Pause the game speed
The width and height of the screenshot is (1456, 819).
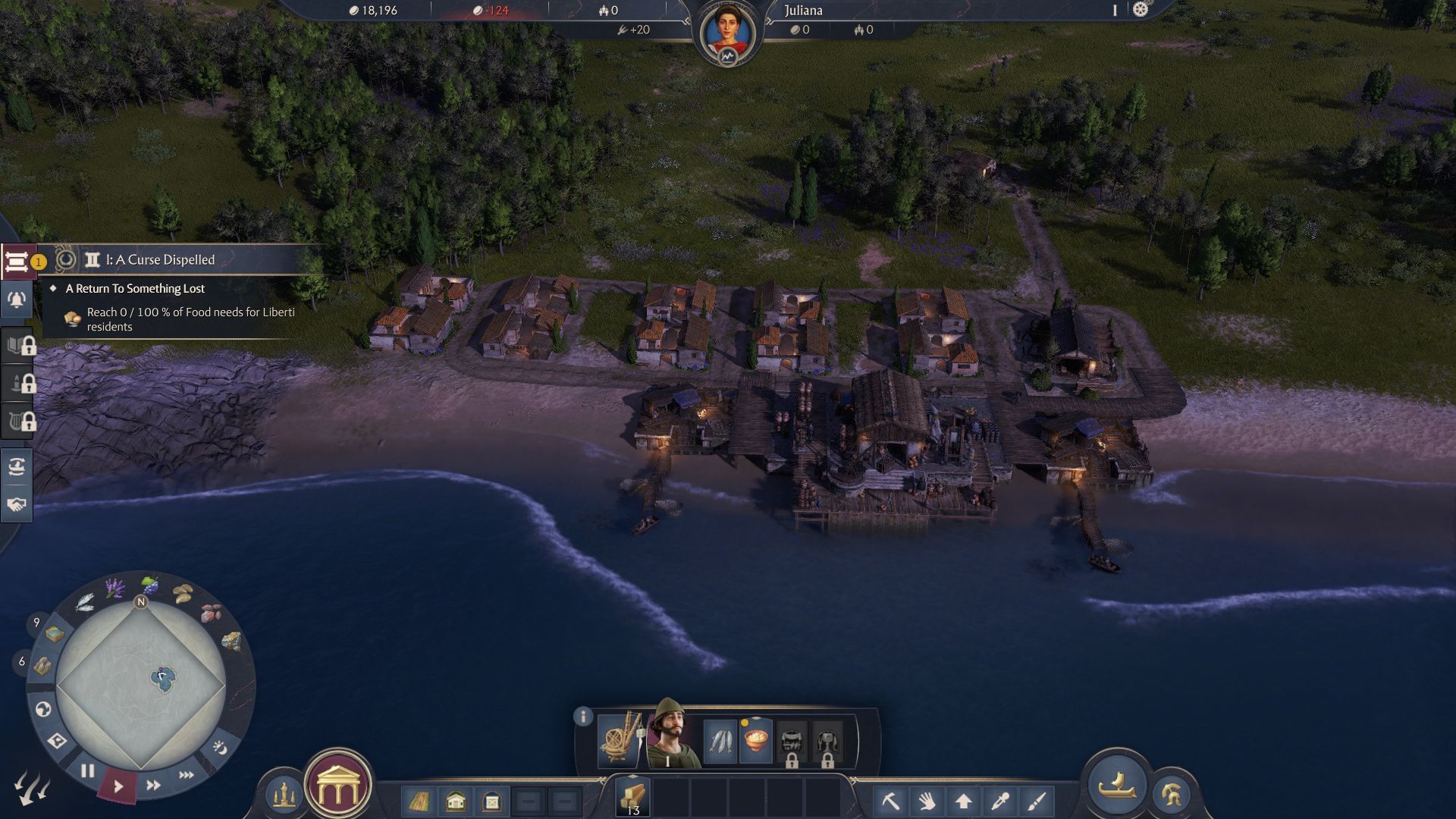coord(88,771)
